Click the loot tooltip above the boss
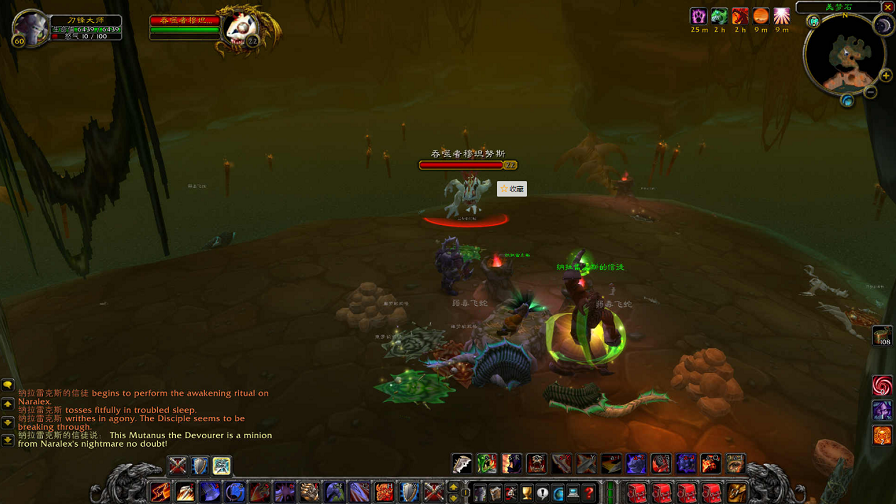This screenshot has width=896, height=504. click(512, 188)
